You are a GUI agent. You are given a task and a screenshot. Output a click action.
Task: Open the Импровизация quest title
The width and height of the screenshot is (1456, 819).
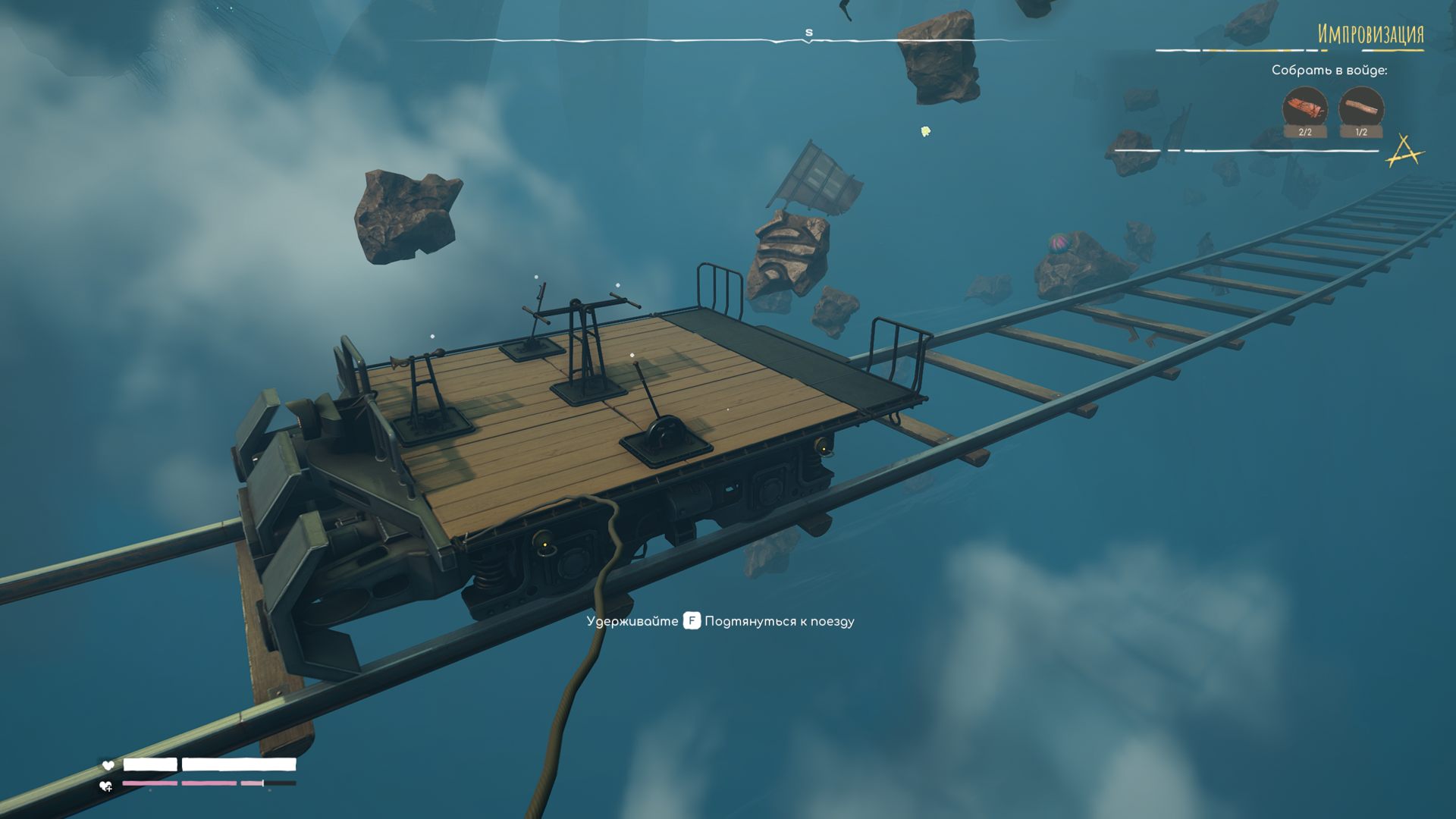click(x=1370, y=35)
